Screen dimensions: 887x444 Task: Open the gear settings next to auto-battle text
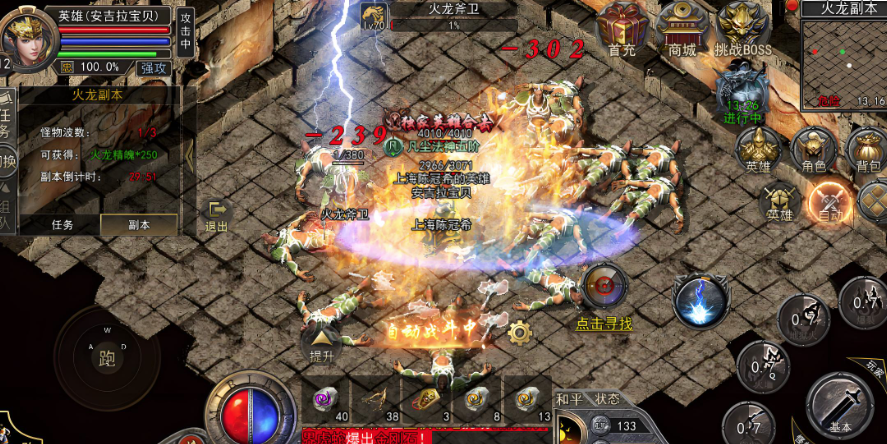pos(518,331)
